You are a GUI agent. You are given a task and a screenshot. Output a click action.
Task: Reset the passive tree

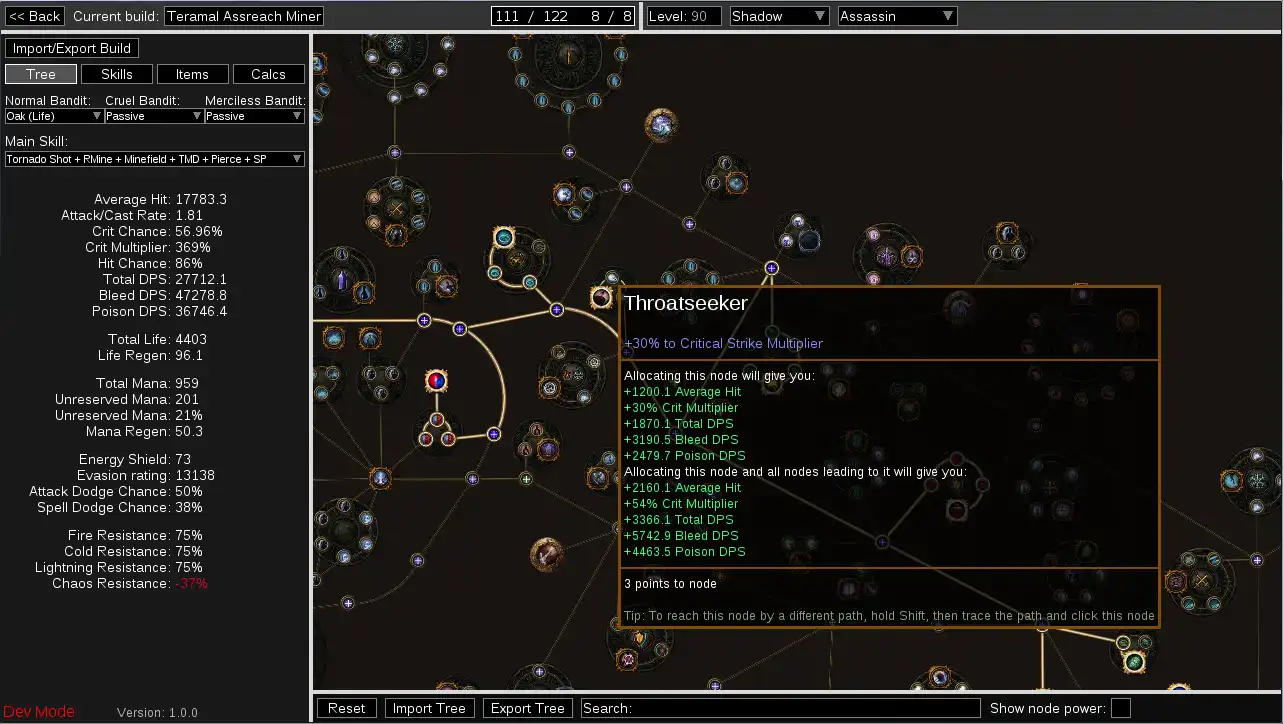(x=346, y=708)
